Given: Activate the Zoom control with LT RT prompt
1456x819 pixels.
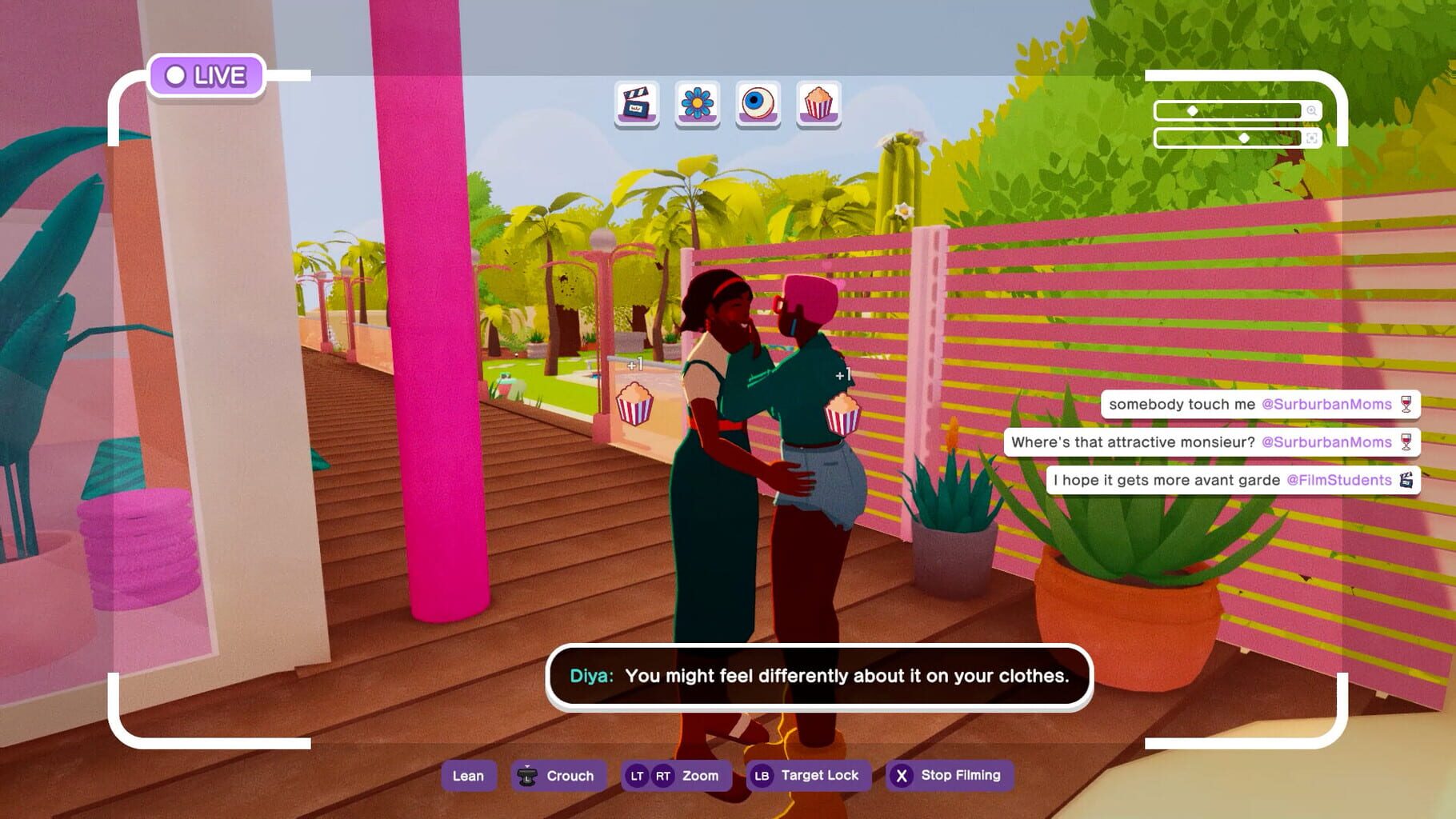Looking at the screenshot, I should 676,775.
